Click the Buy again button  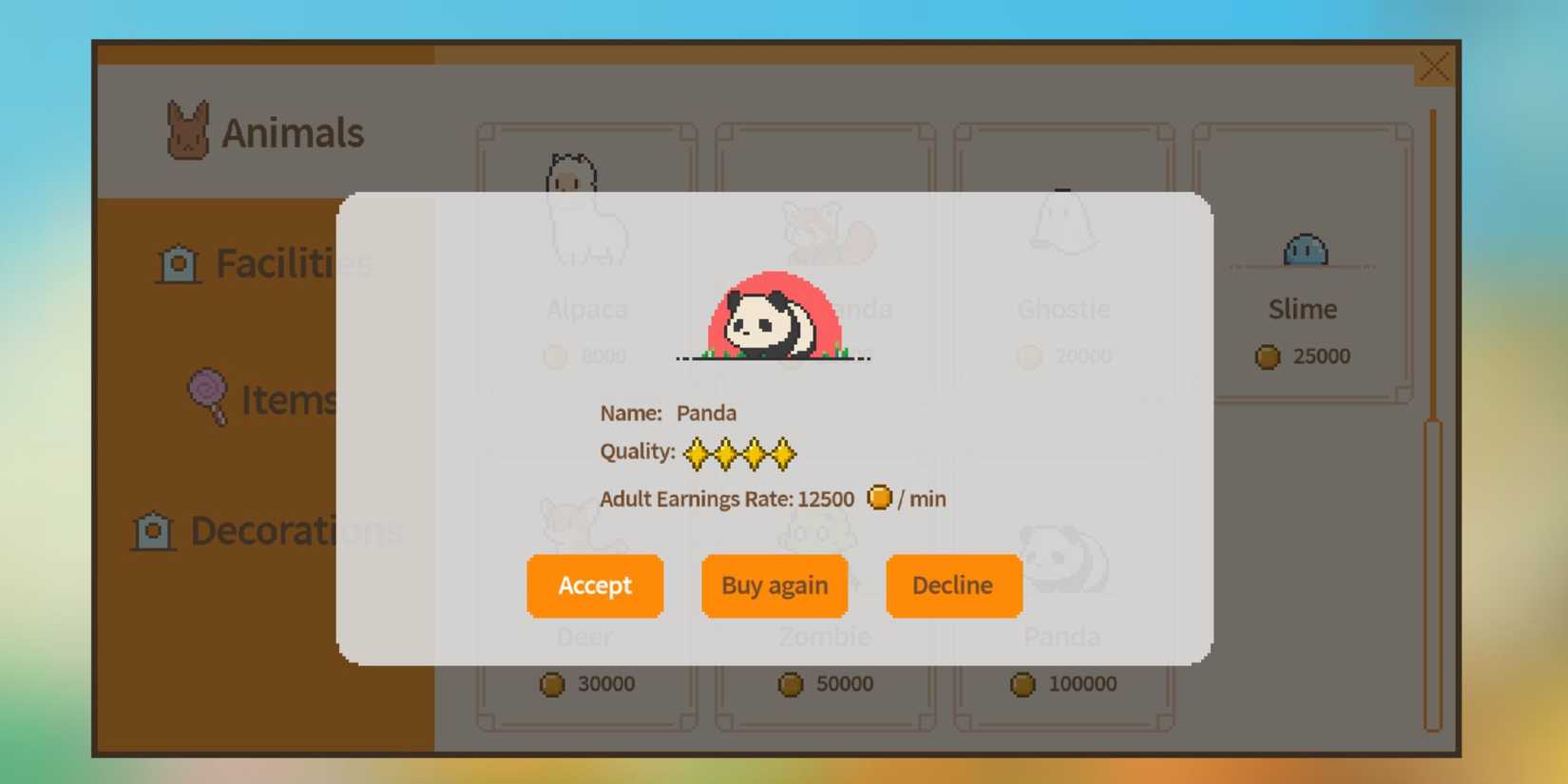coord(774,585)
